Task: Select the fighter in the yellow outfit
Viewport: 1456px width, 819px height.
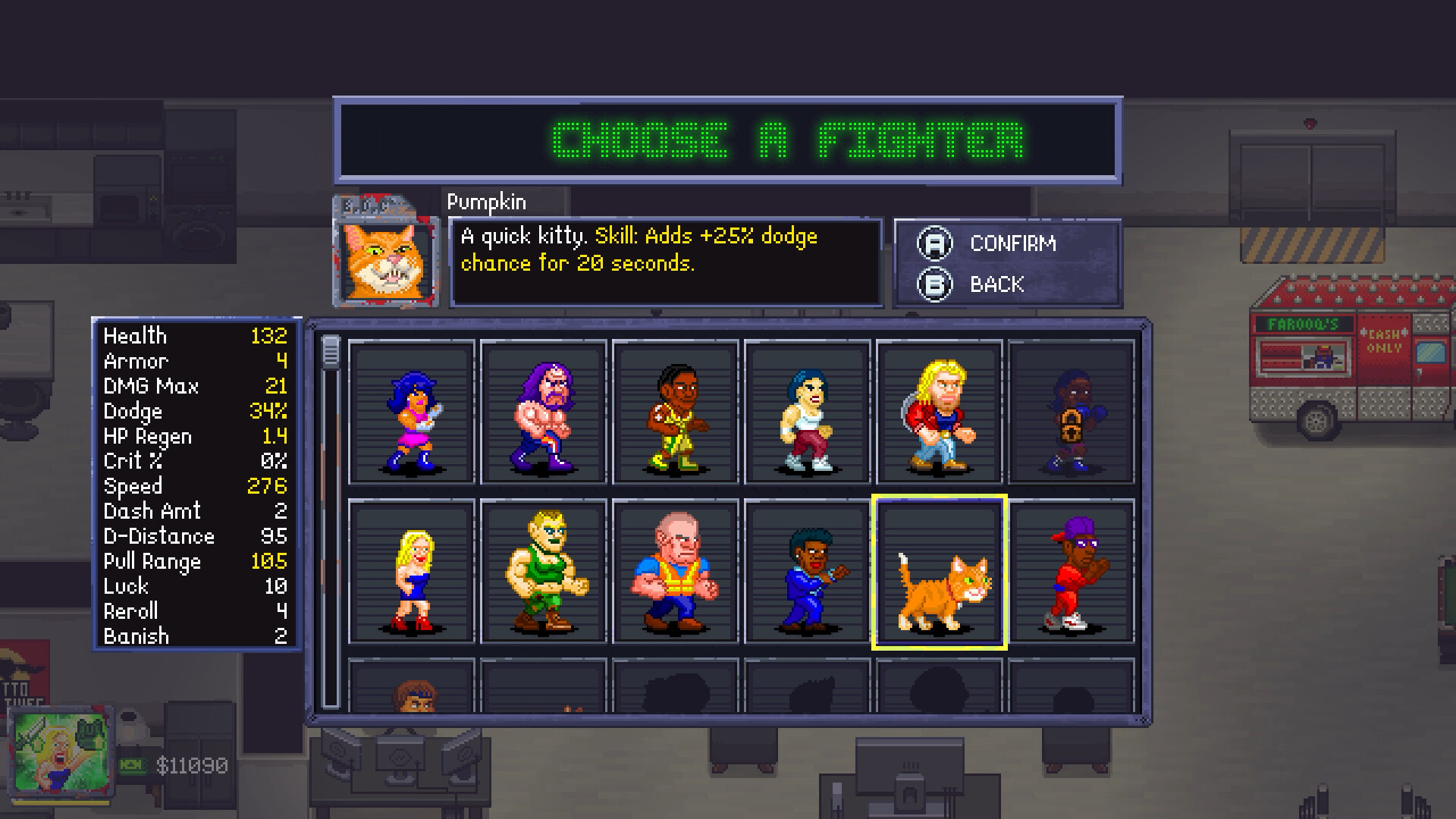Action: 675,413
